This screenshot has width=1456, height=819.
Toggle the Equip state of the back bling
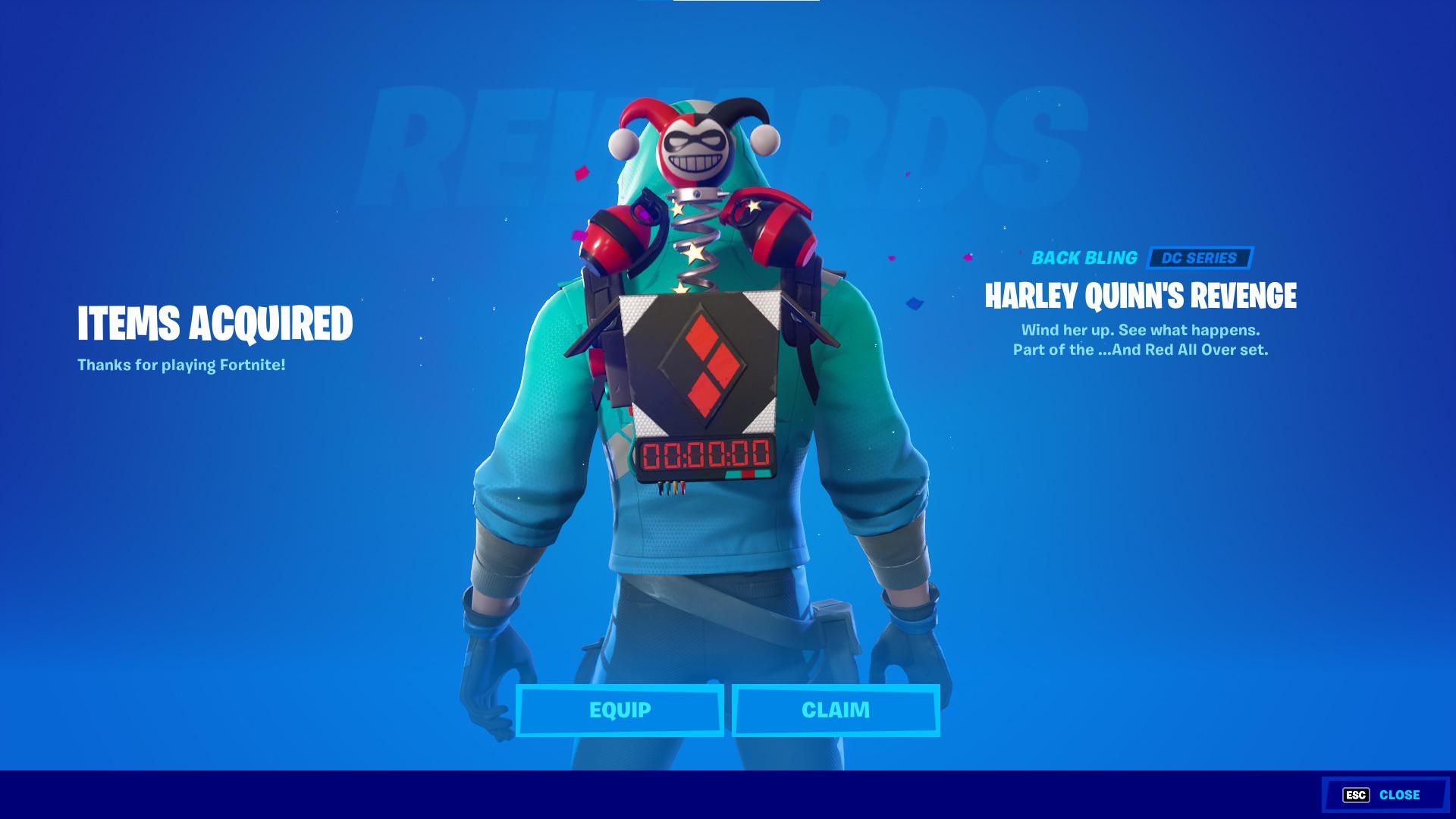pos(619,711)
